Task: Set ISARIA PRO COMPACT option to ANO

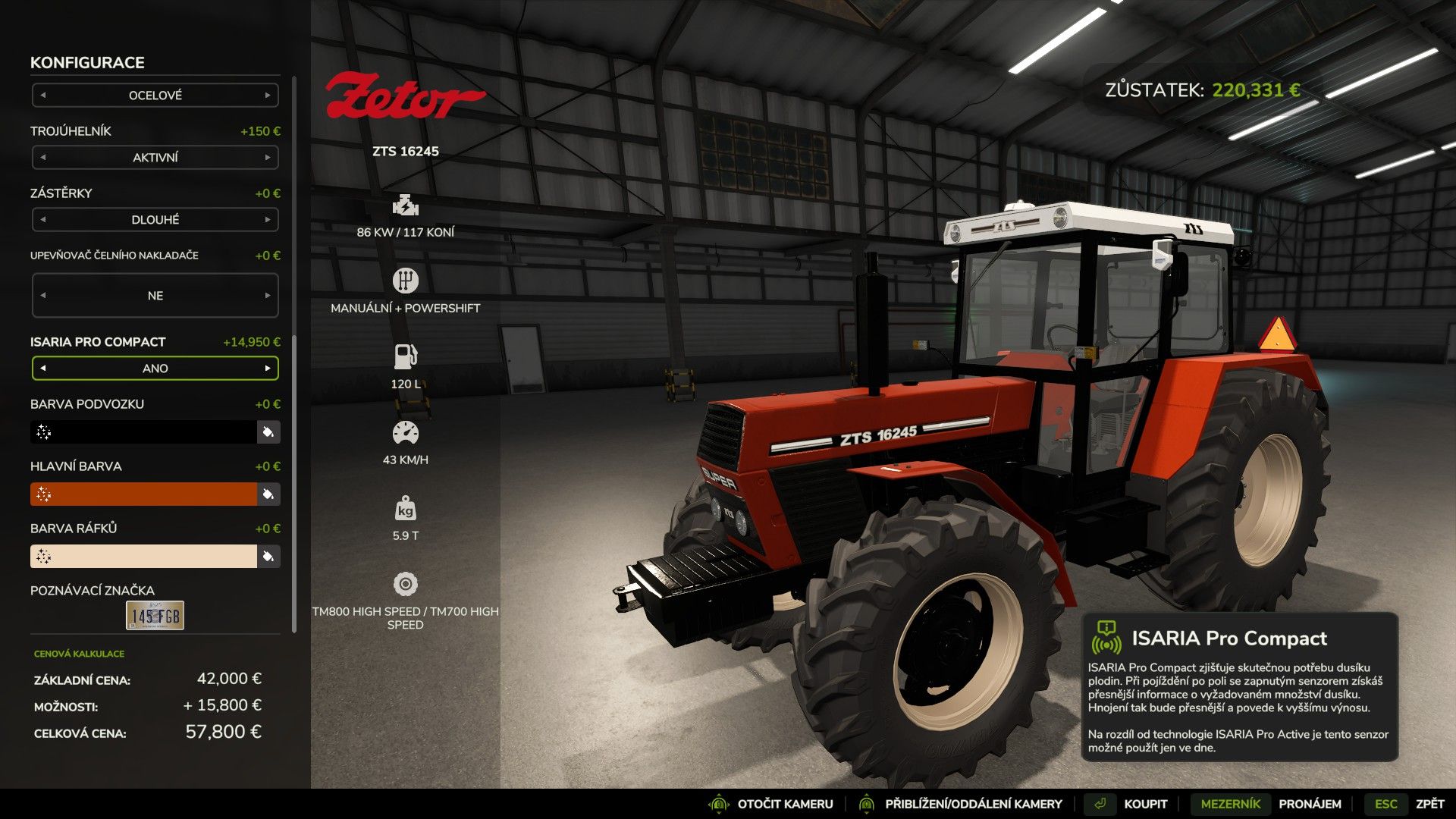Action: tap(155, 368)
